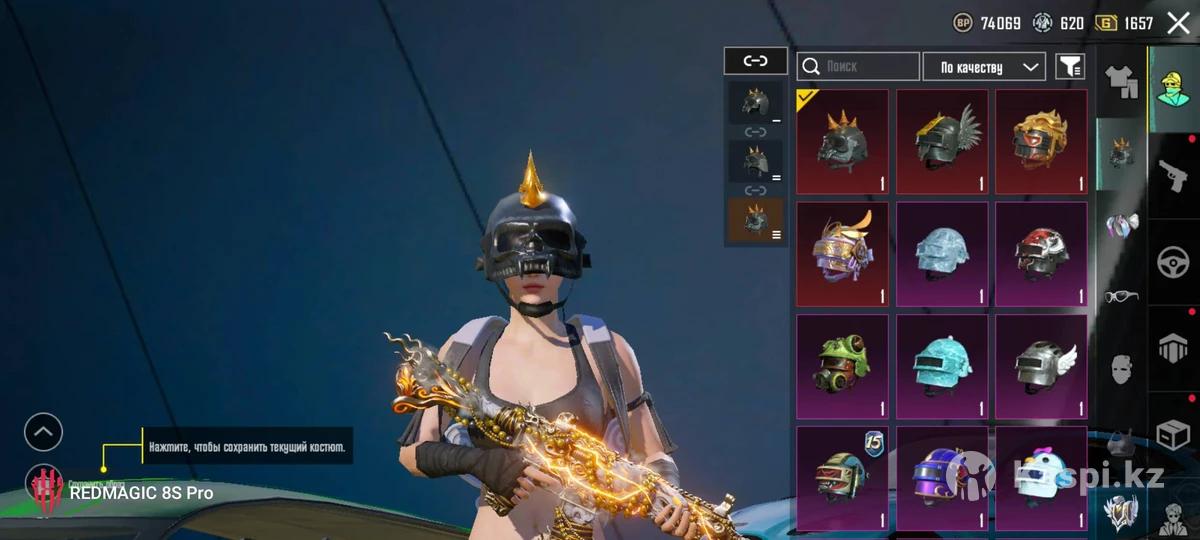The width and height of the screenshot is (1200, 540).
Task: Toggle the link button above helmet levels
Action: (x=755, y=61)
